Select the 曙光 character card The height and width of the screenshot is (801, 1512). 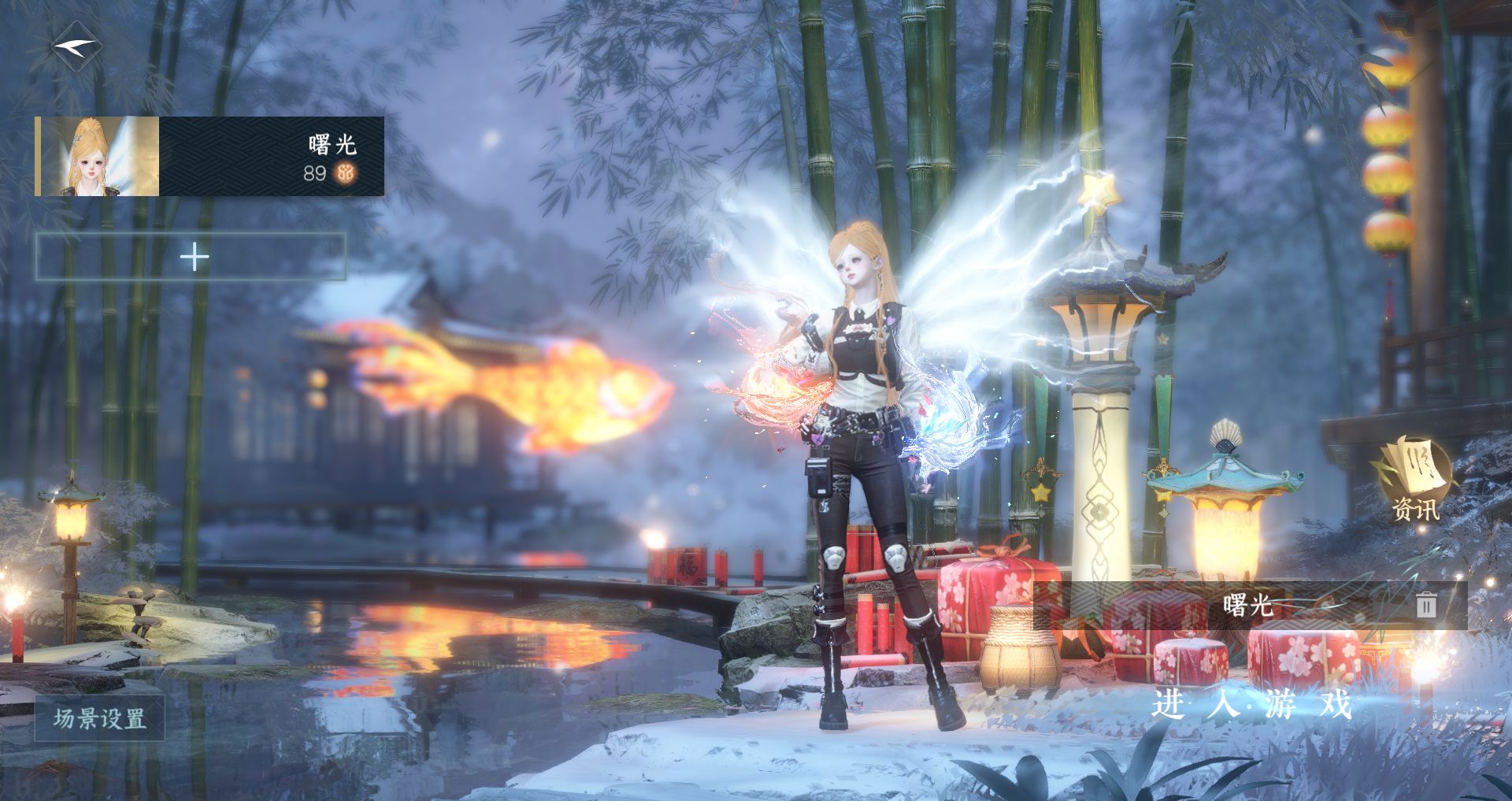(x=209, y=156)
